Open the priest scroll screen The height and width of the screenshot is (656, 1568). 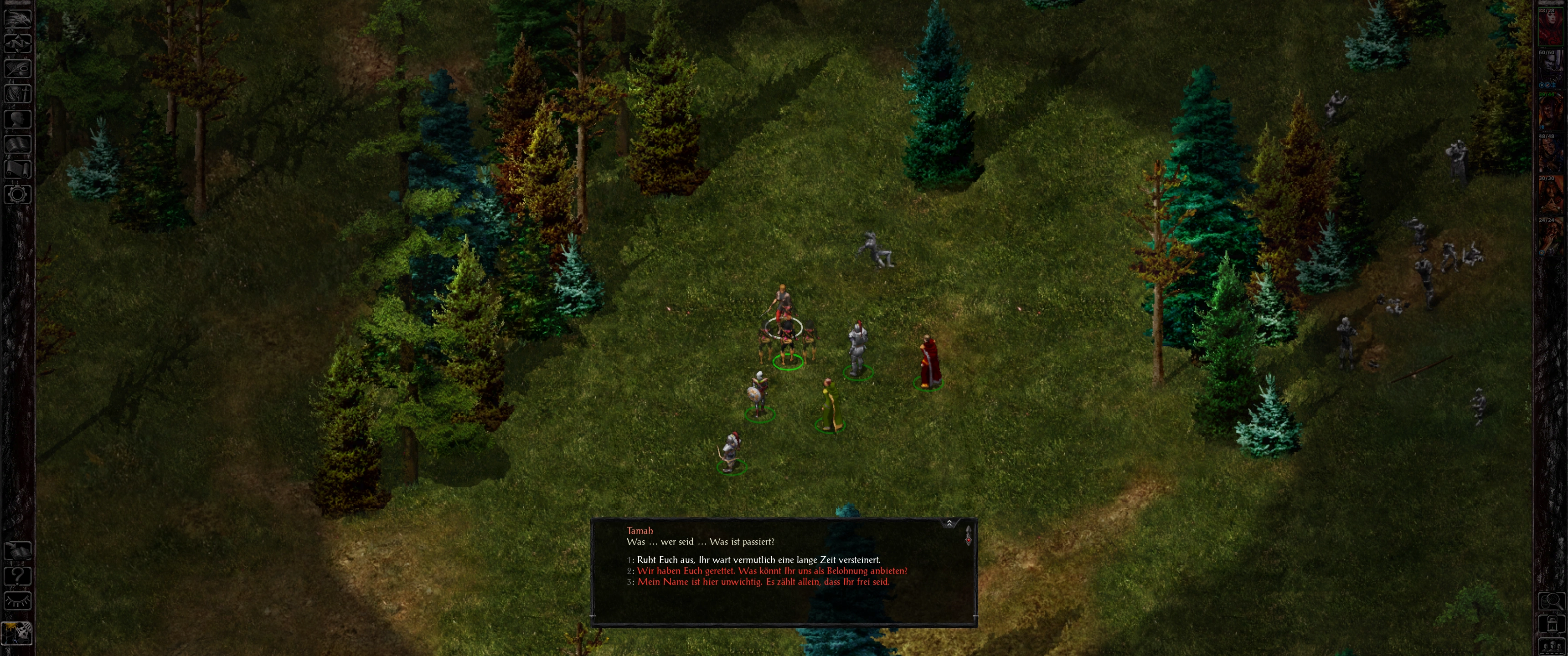(17, 169)
